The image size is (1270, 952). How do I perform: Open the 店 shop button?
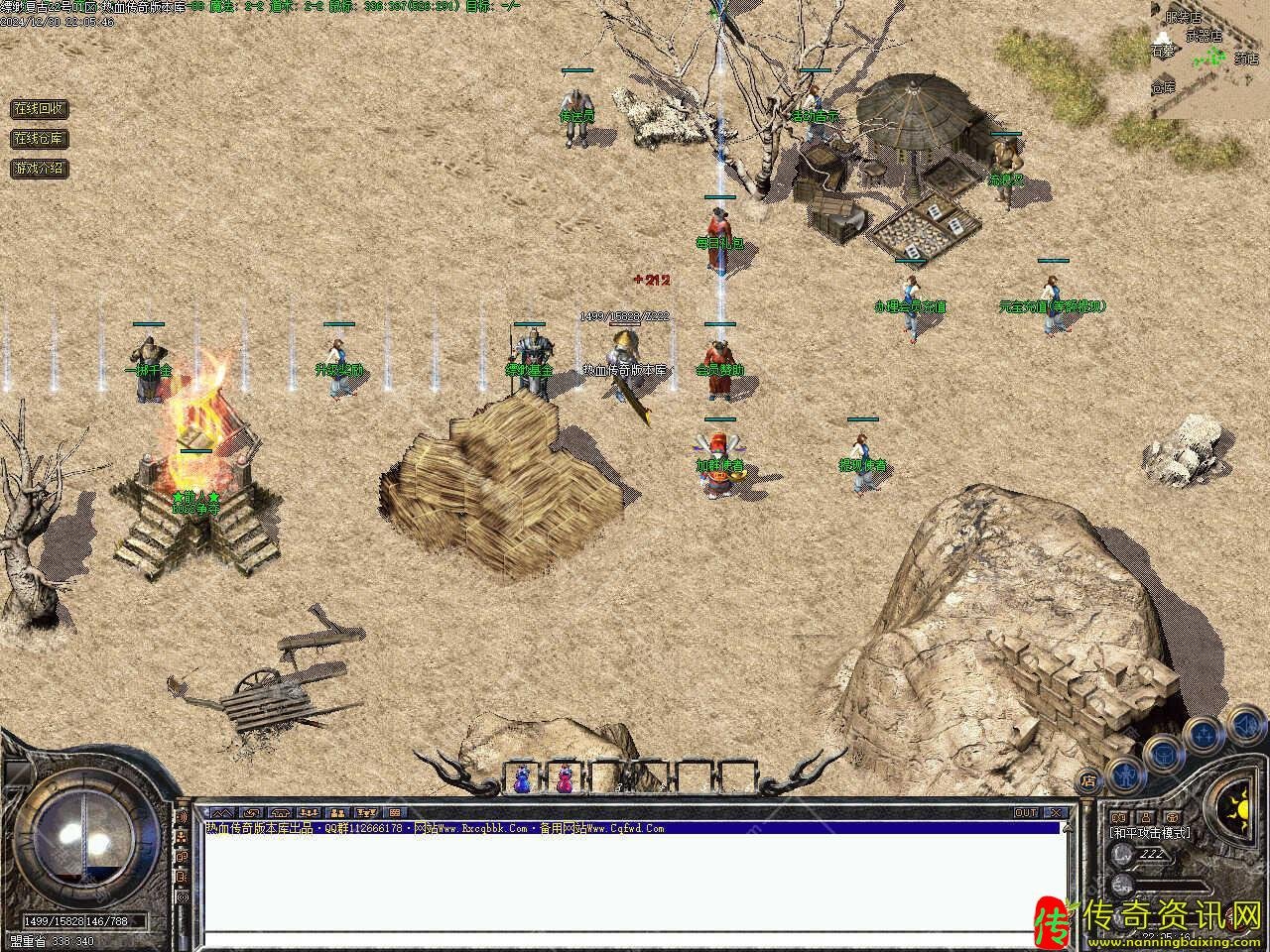pos(1089,779)
